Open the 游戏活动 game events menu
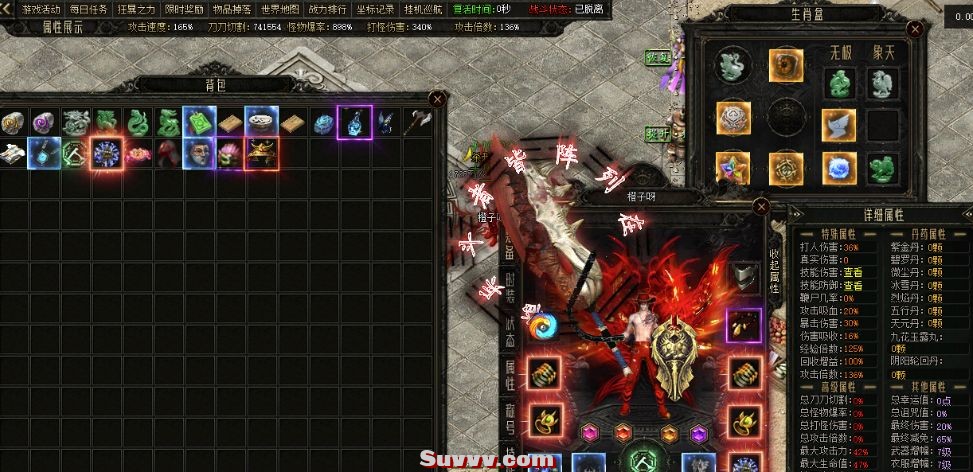The height and width of the screenshot is (472, 973). [41, 9]
